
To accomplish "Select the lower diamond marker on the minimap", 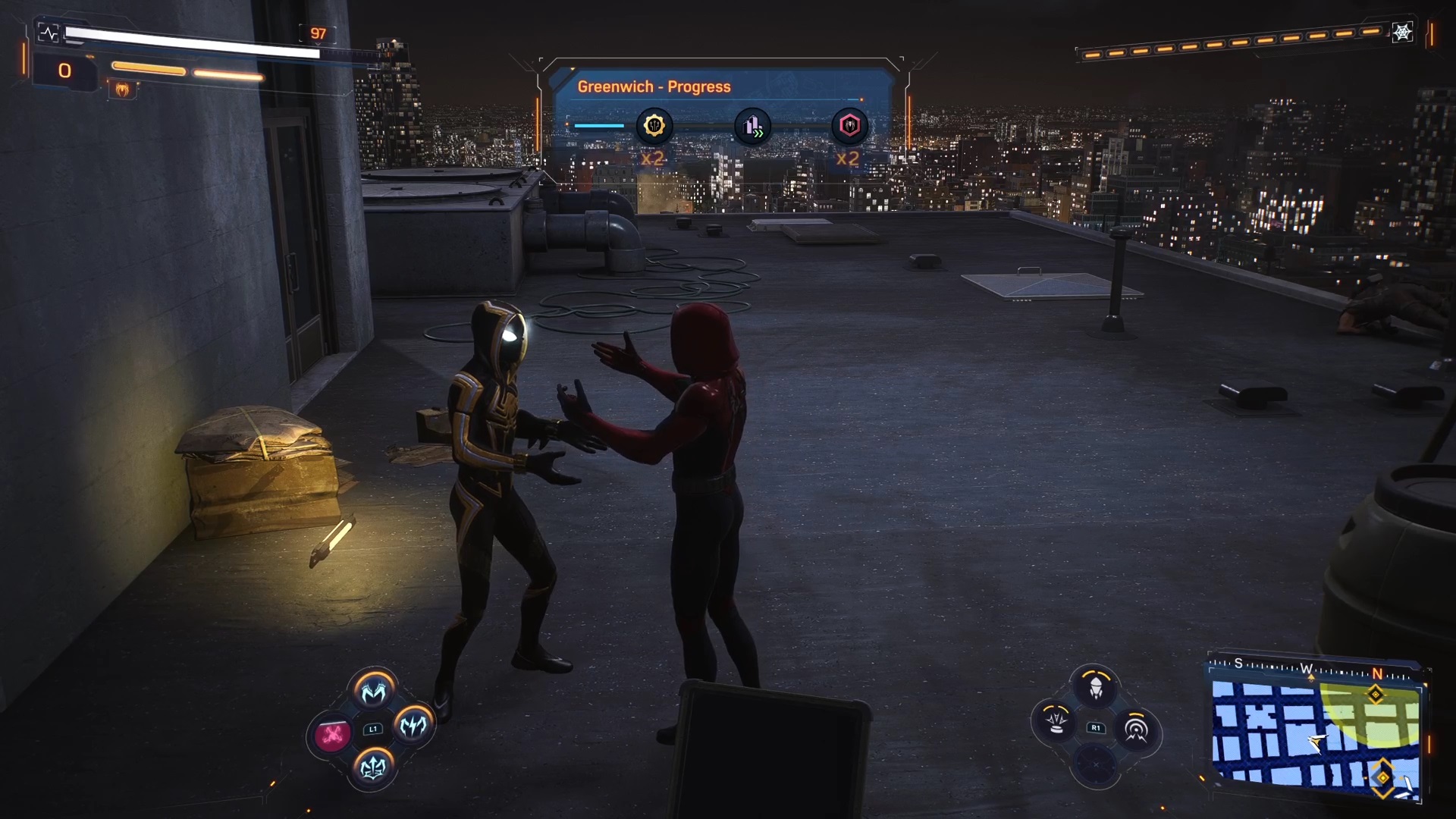I will (1382, 778).
